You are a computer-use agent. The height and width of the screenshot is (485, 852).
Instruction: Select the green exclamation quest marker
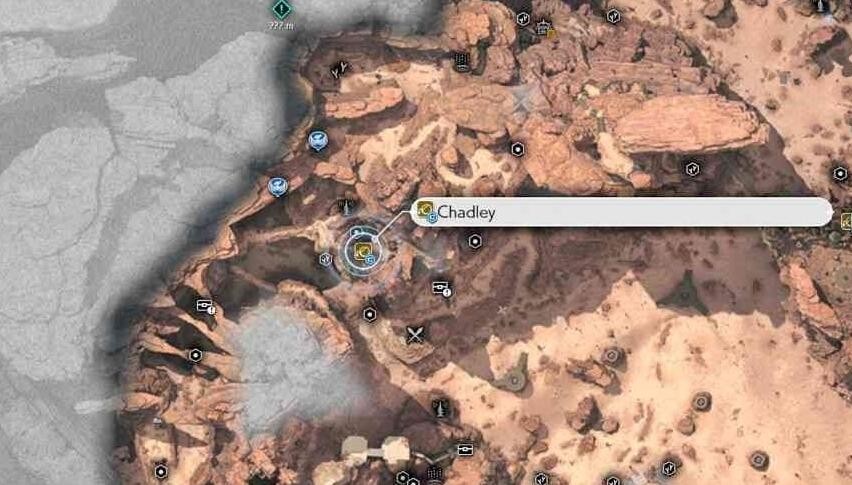point(283,9)
